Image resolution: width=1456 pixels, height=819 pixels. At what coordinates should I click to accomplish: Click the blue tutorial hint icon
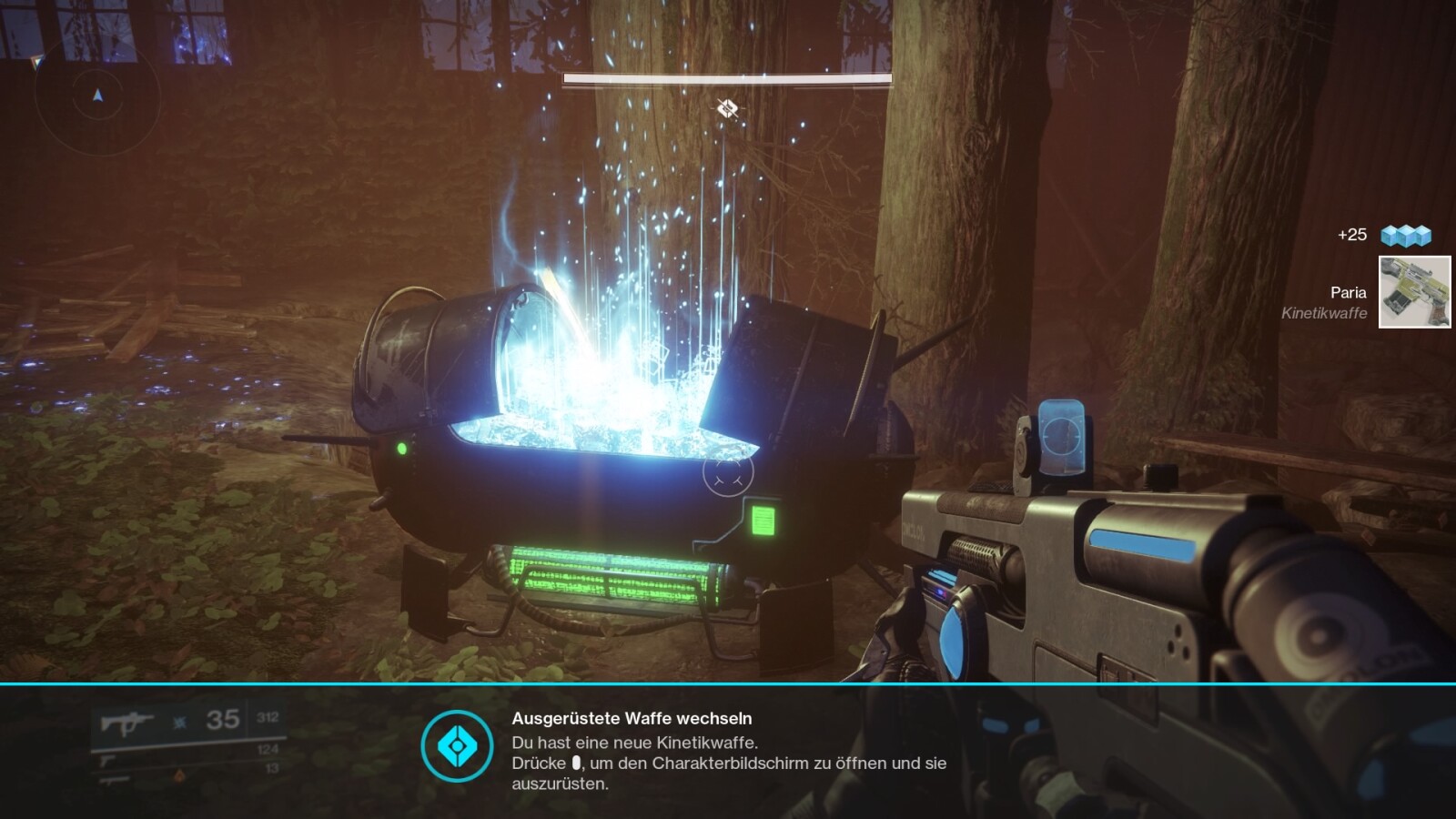tap(457, 746)
